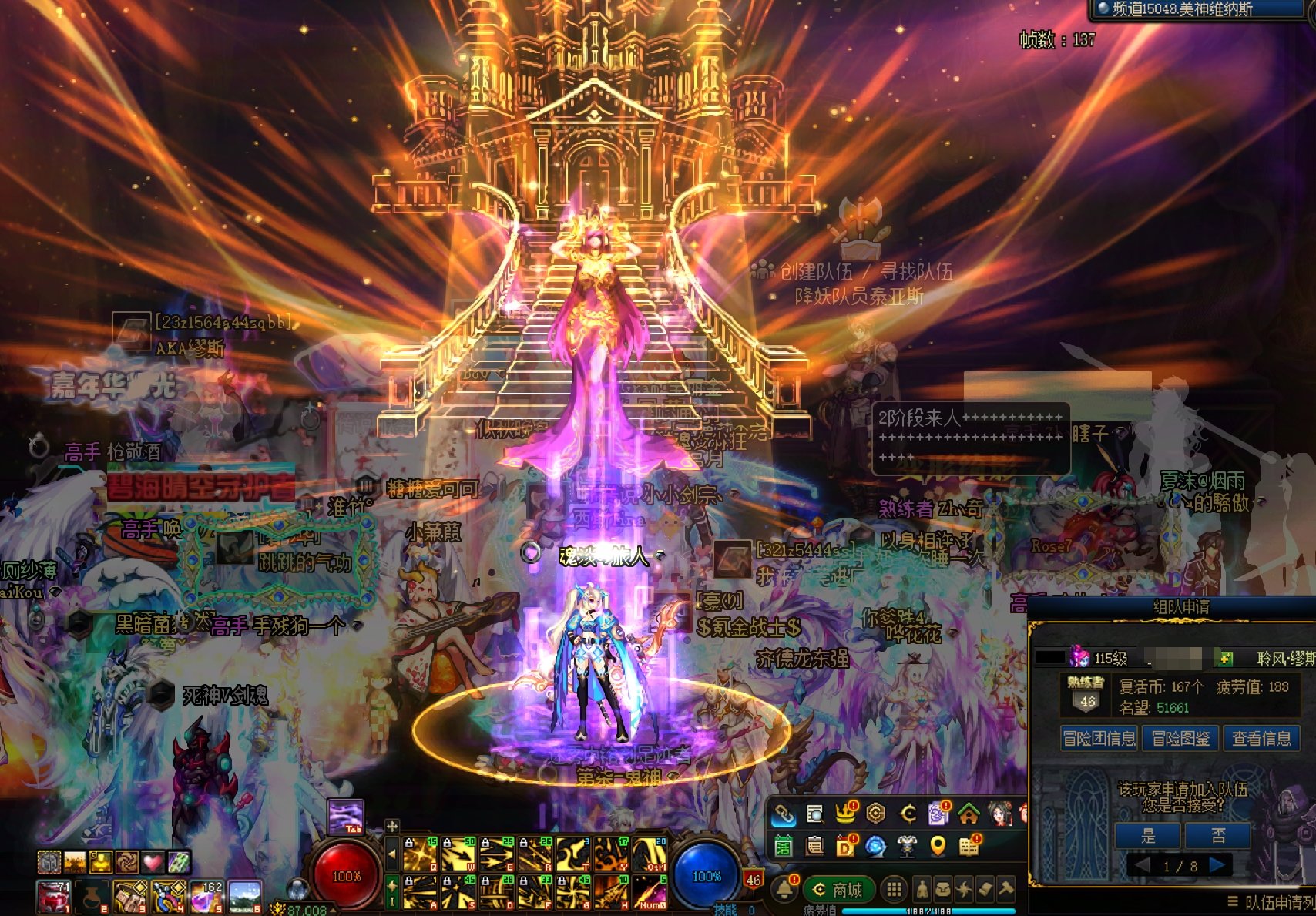The height and width of the screenshot is (916, 1316).
Task: Click the purple Tab skill icon
Action: tap(346, 817)
